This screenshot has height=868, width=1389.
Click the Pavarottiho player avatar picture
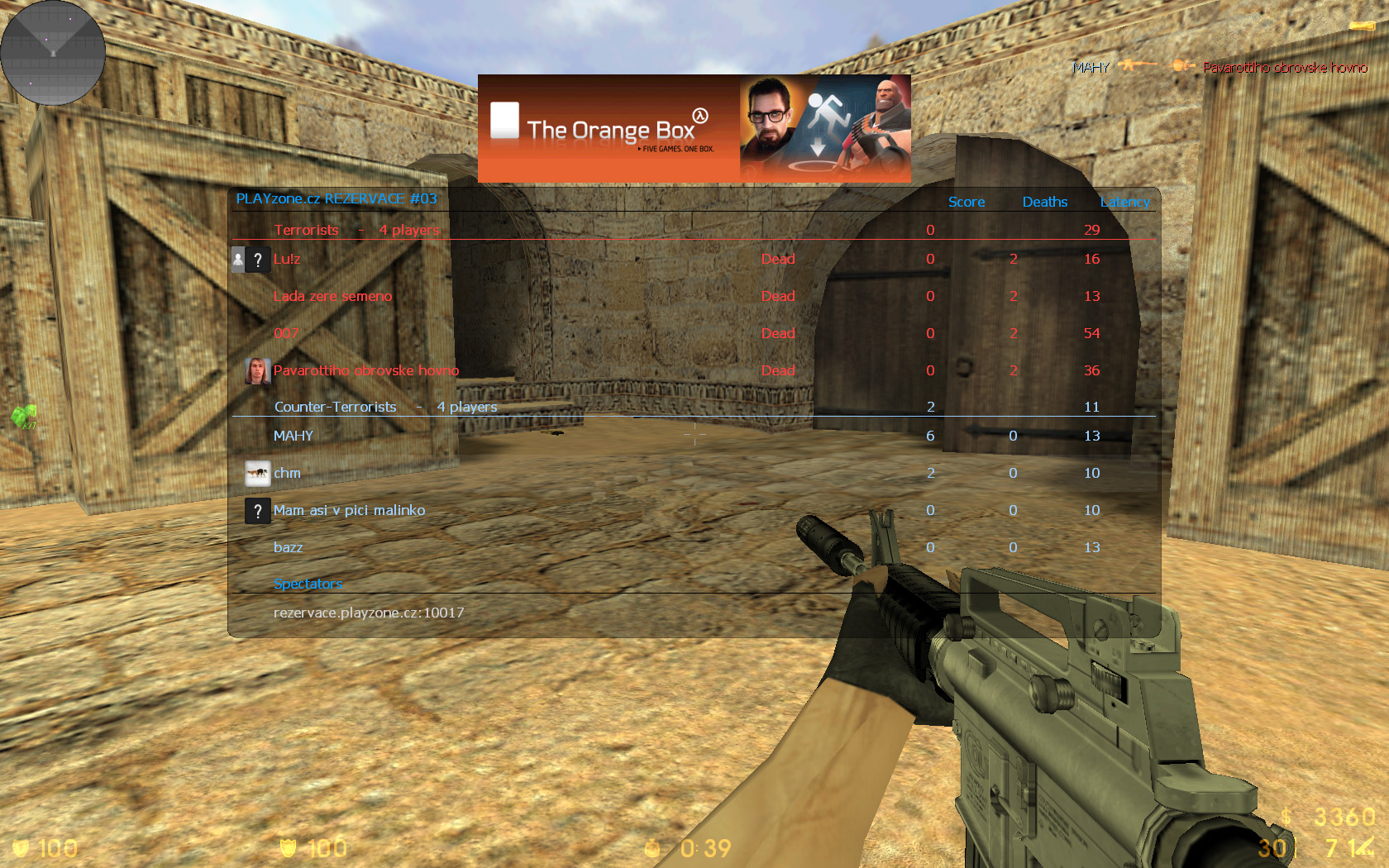tap(257, 371)
